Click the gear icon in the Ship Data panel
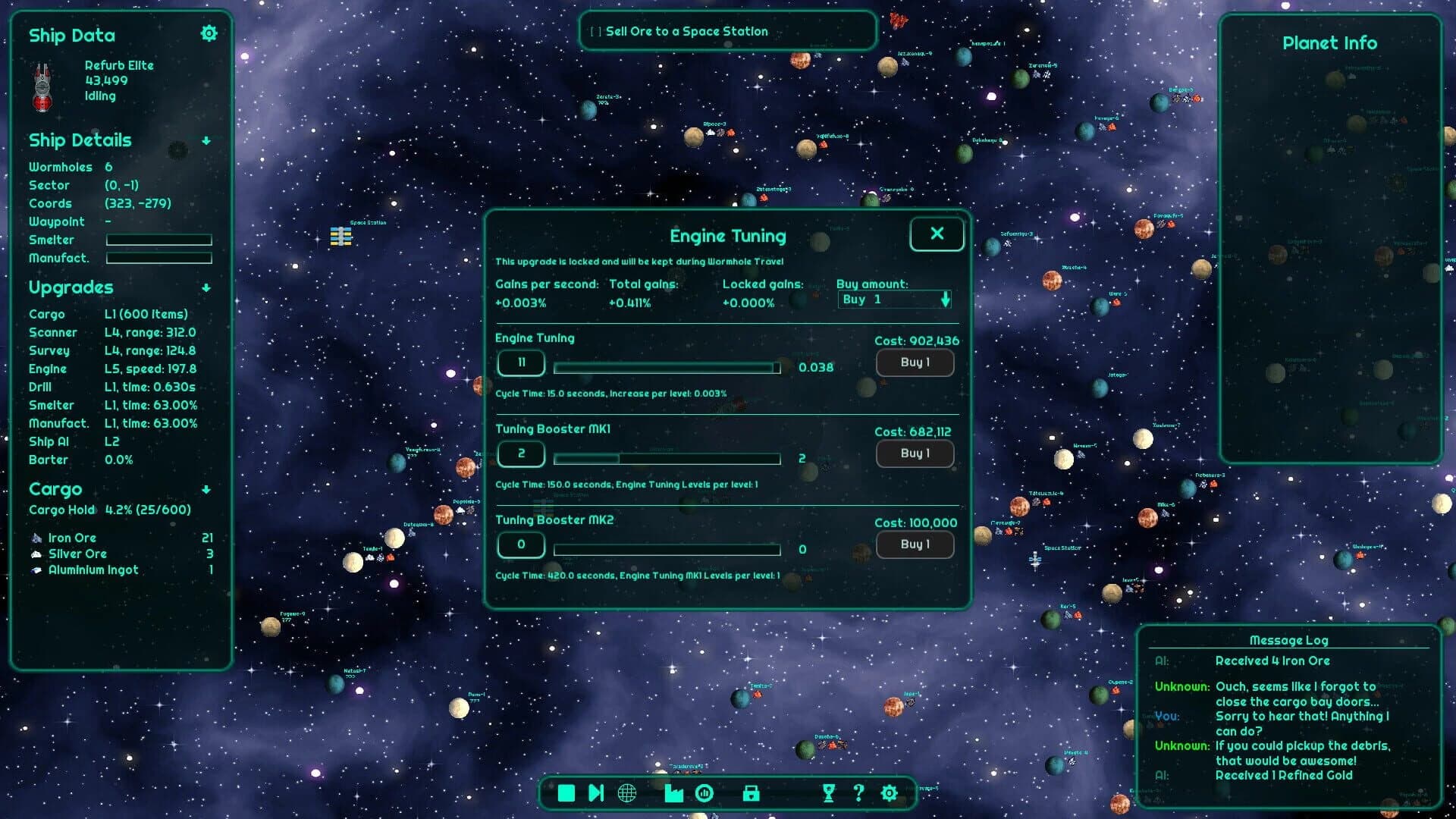Image resolution: width=1456 pixels, height=819 pixels. [209, 33]
